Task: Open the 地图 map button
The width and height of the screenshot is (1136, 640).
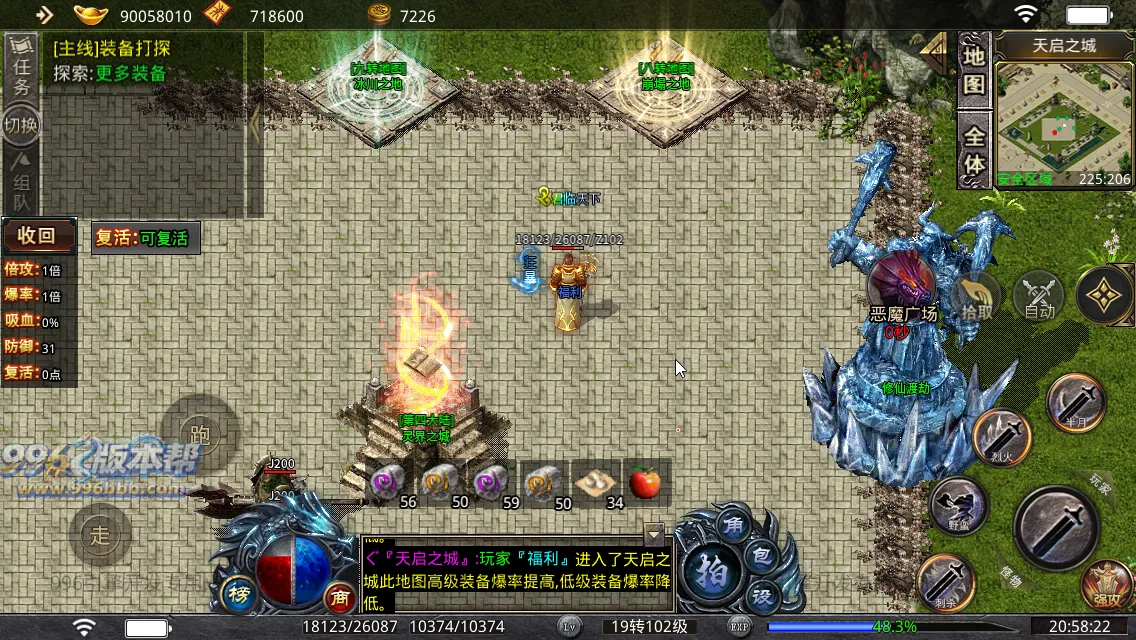Action: tap(974, 70)
